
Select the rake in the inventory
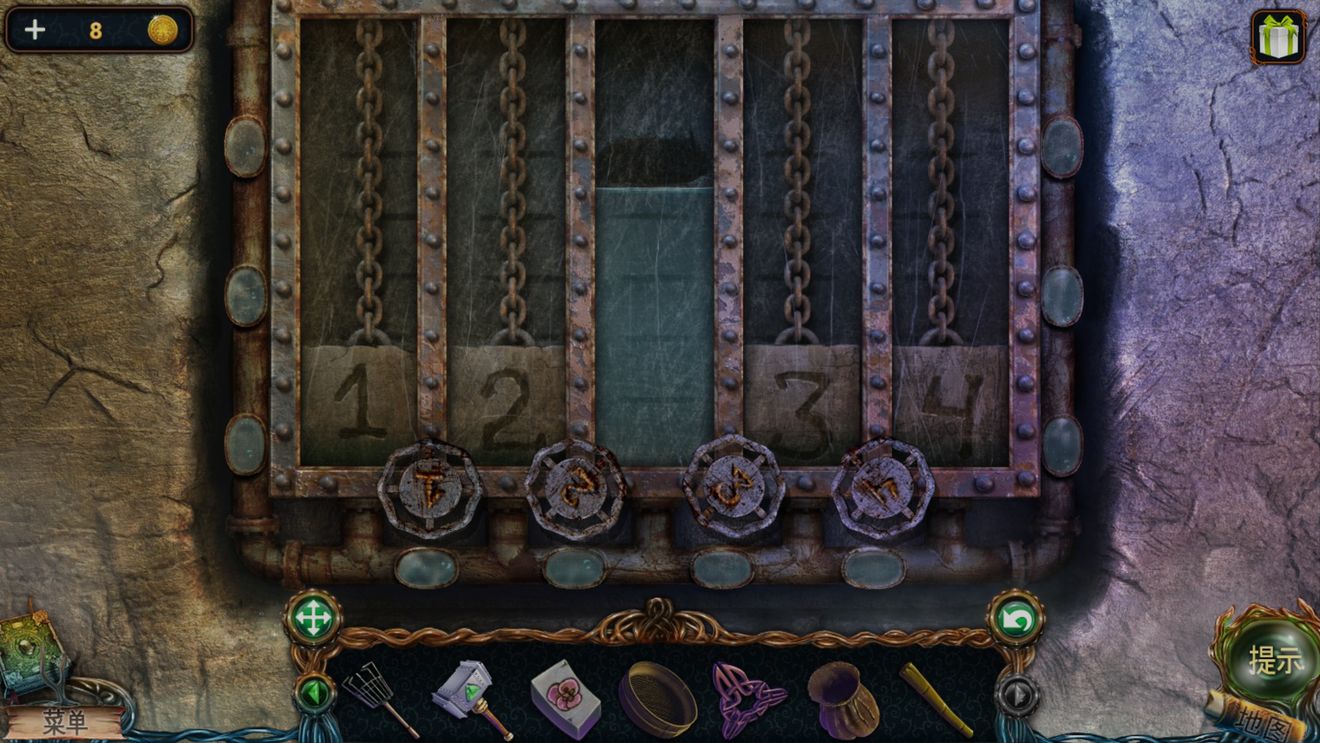pos(378,696)
